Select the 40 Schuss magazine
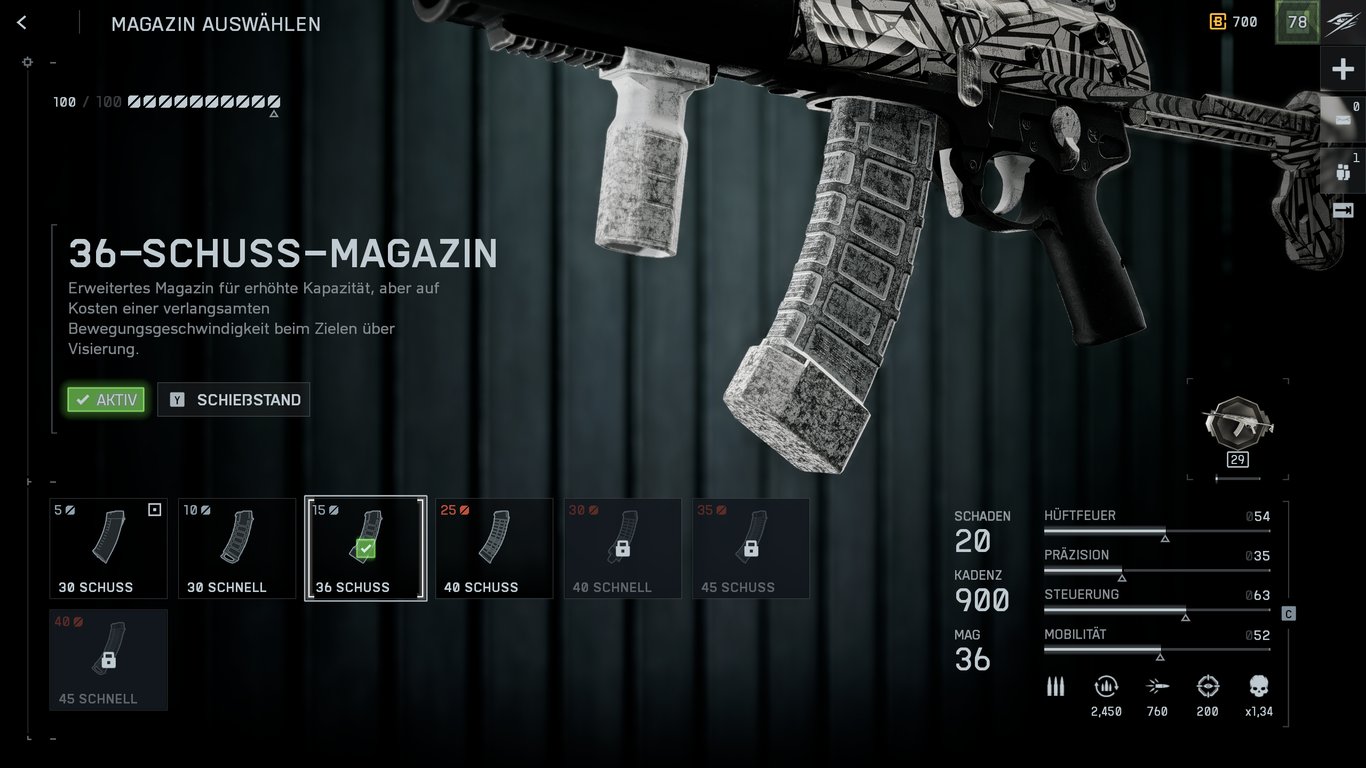This screenshot has height=768, width=1366. tap(494, 548)
